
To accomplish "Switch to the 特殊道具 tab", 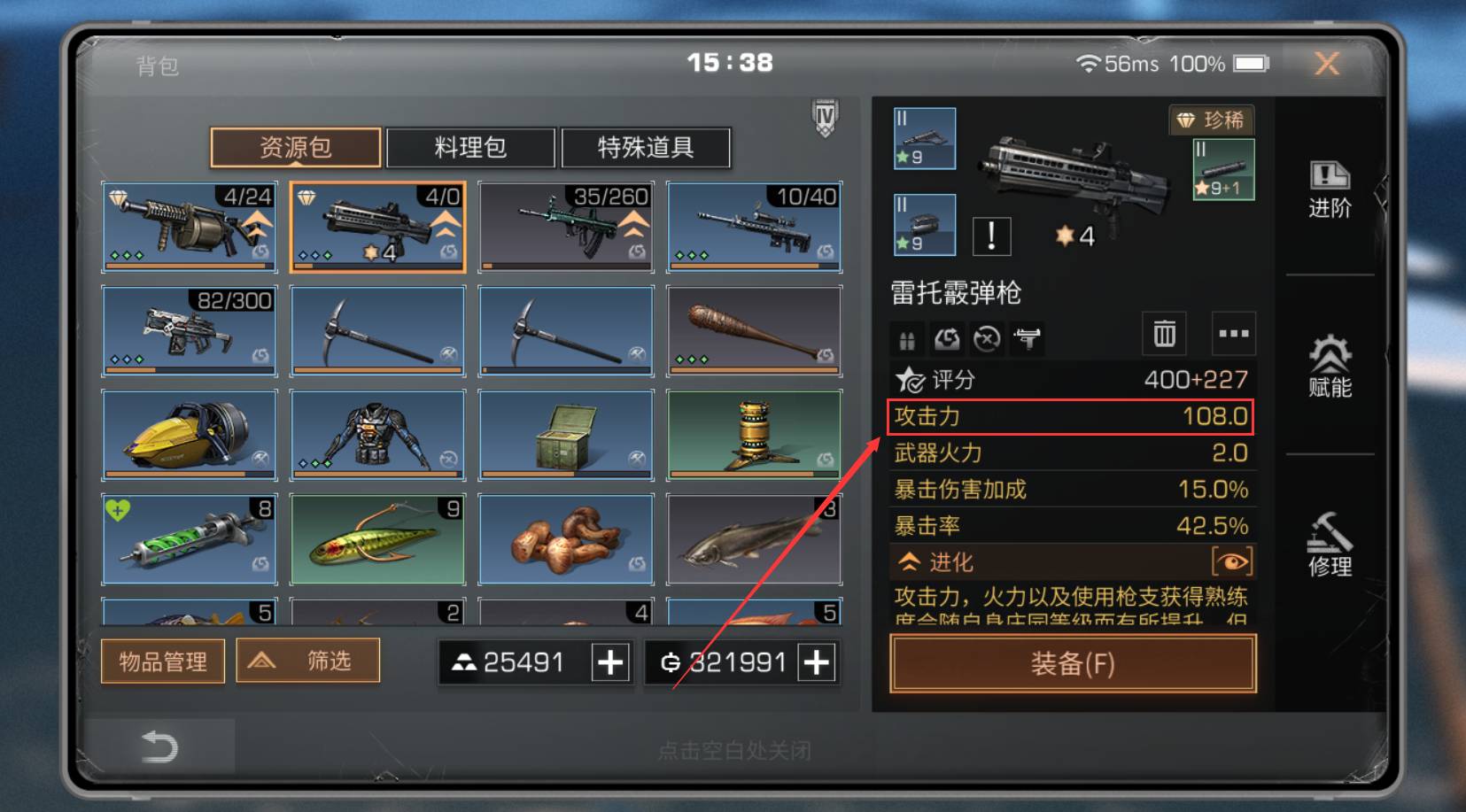I will [x=646, y=148].
